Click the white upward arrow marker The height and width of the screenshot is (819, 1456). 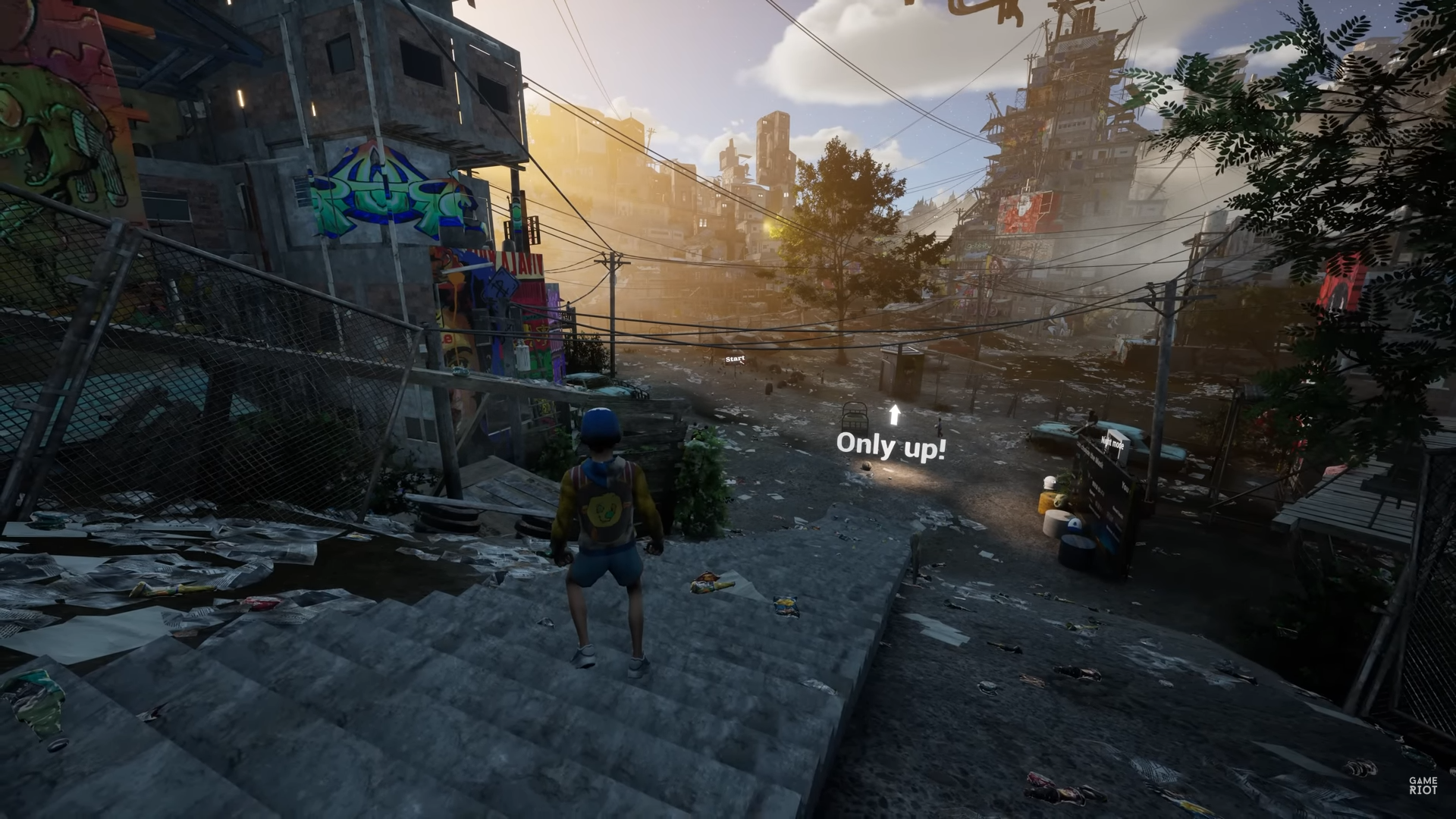tap(894, 416)
